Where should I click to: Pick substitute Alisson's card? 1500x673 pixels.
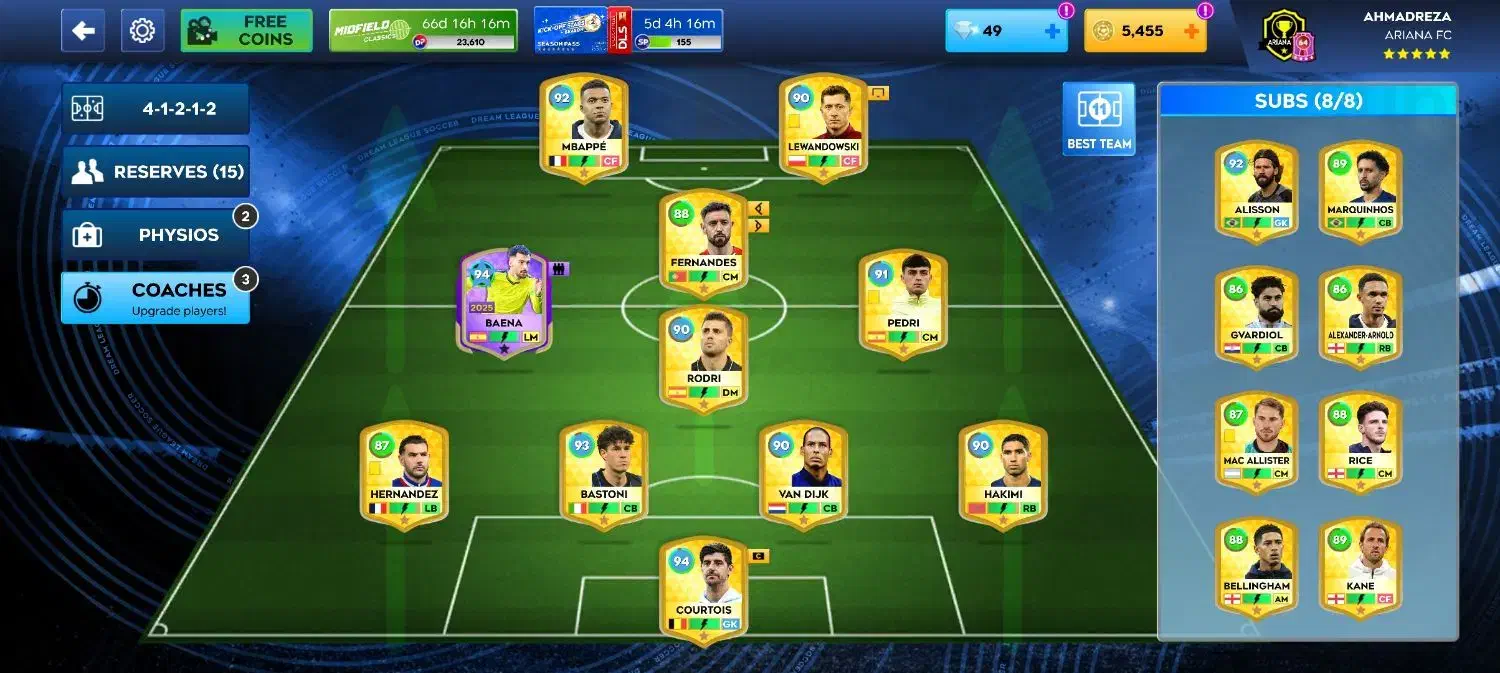coord(1257,190)
